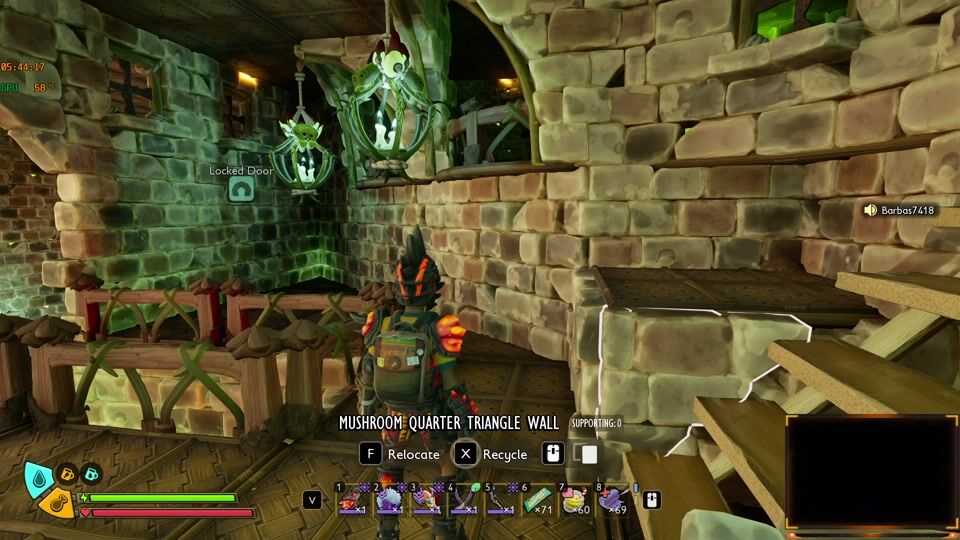Screen dimensions: 960x540
Task: Select the purple item stack of 69
Action: (x=612, y=500)
